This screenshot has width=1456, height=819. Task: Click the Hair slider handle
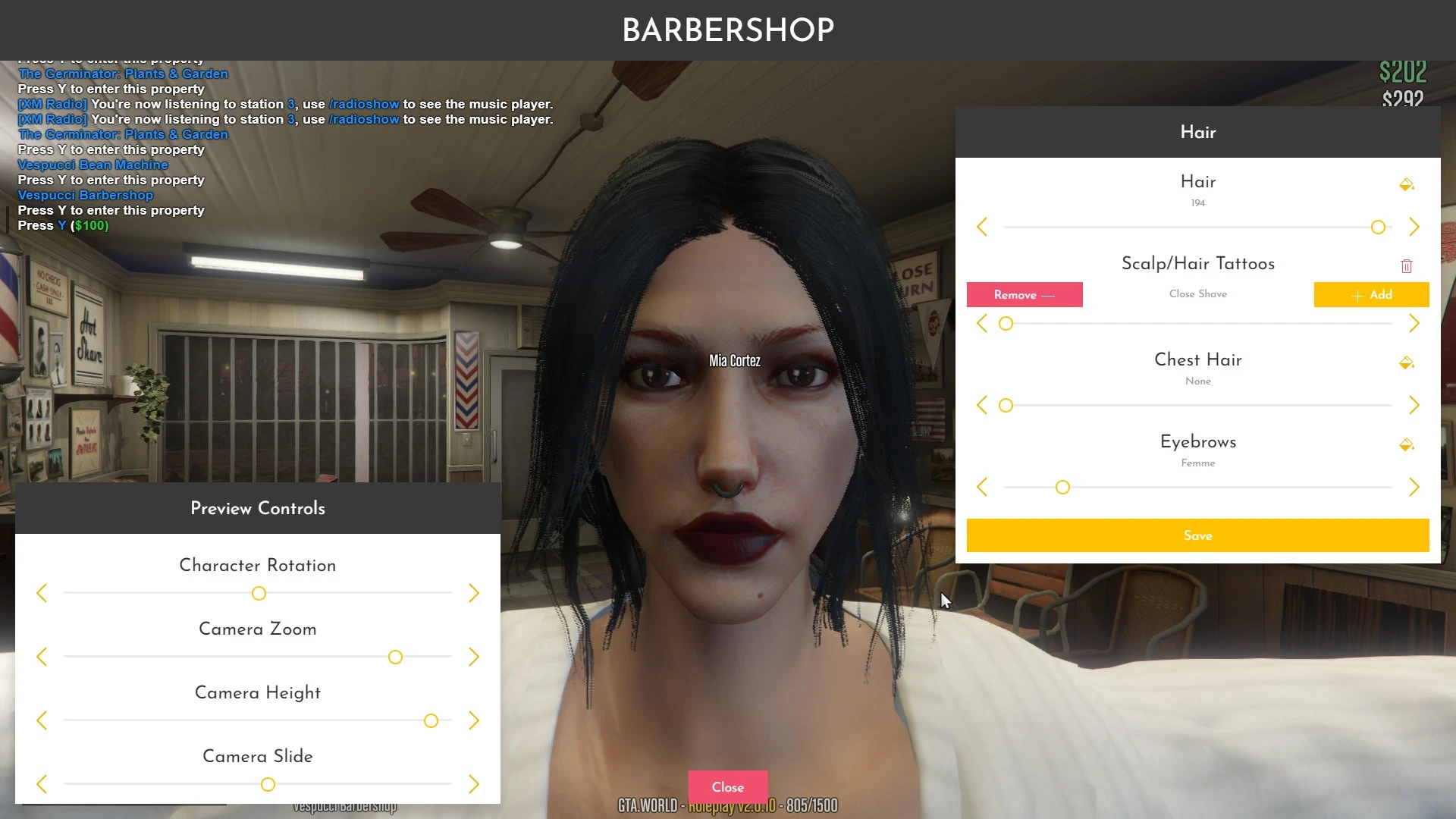tap(1378, 227)
